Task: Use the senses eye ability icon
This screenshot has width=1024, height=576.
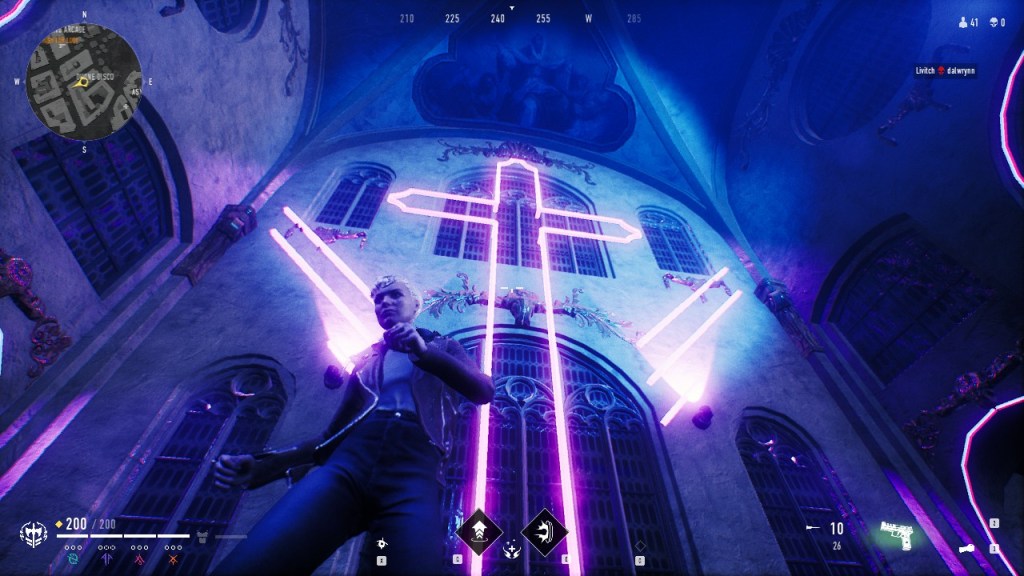Action: [x=381, y=543]
